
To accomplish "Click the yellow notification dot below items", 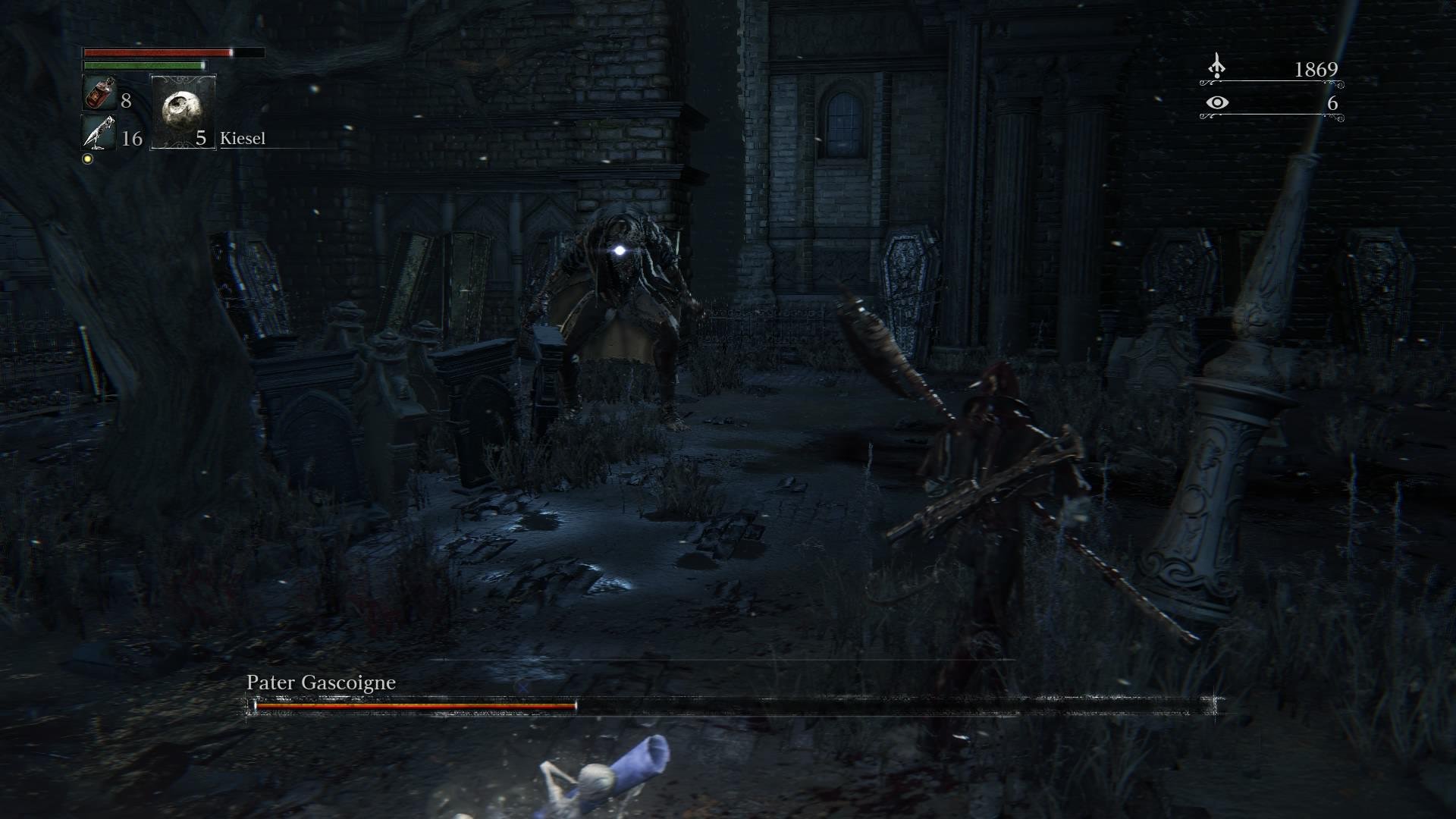I will (x=89, y=158).
